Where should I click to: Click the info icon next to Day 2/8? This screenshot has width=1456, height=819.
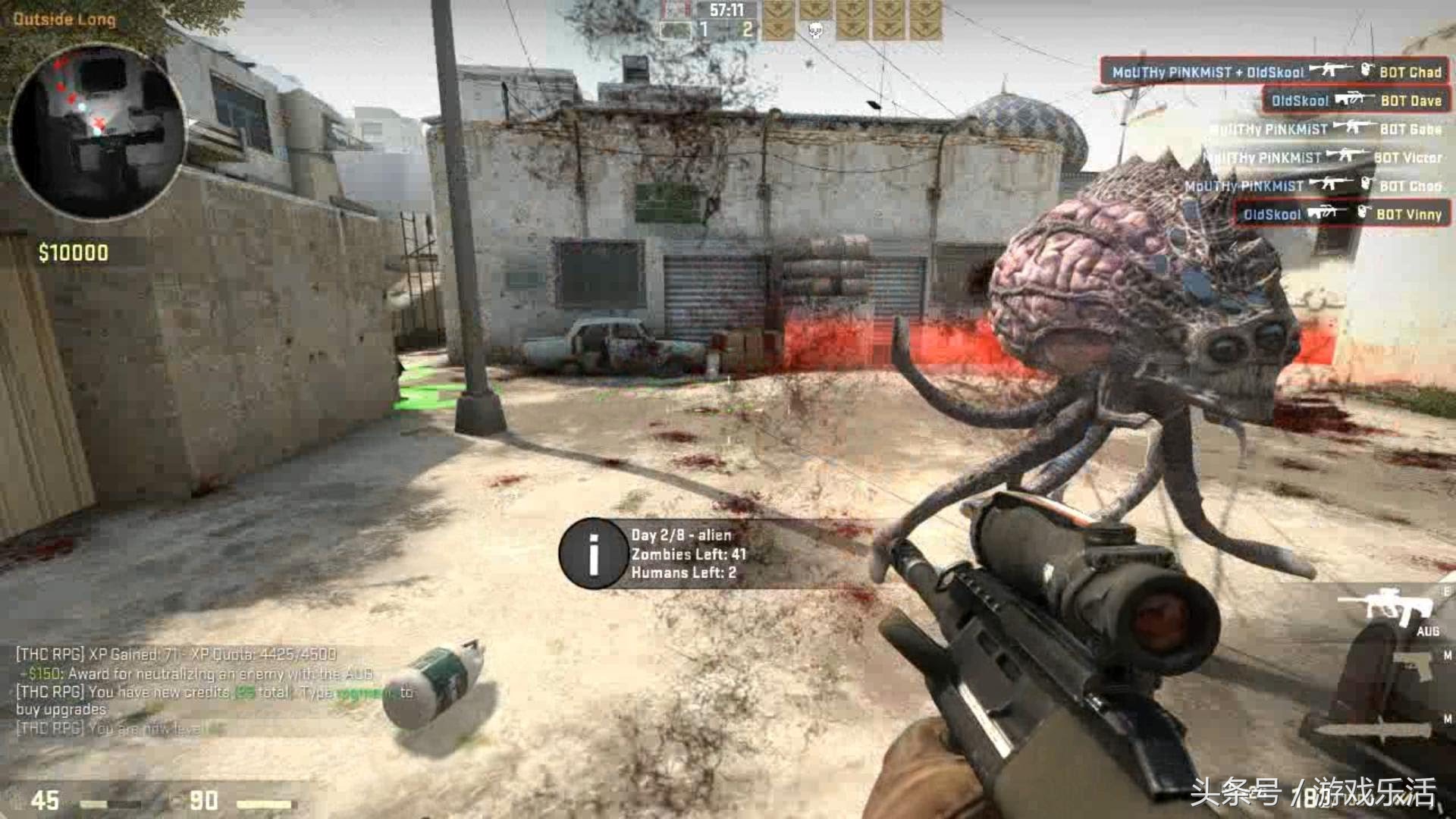pos(593,554)
